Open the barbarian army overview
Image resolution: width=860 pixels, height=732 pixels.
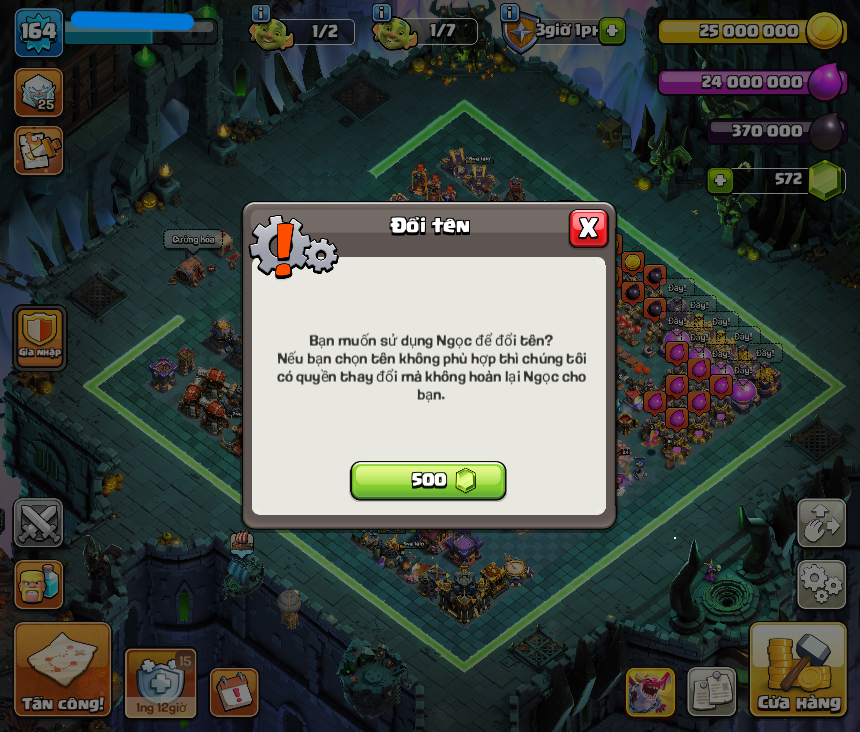pos(38,585)
